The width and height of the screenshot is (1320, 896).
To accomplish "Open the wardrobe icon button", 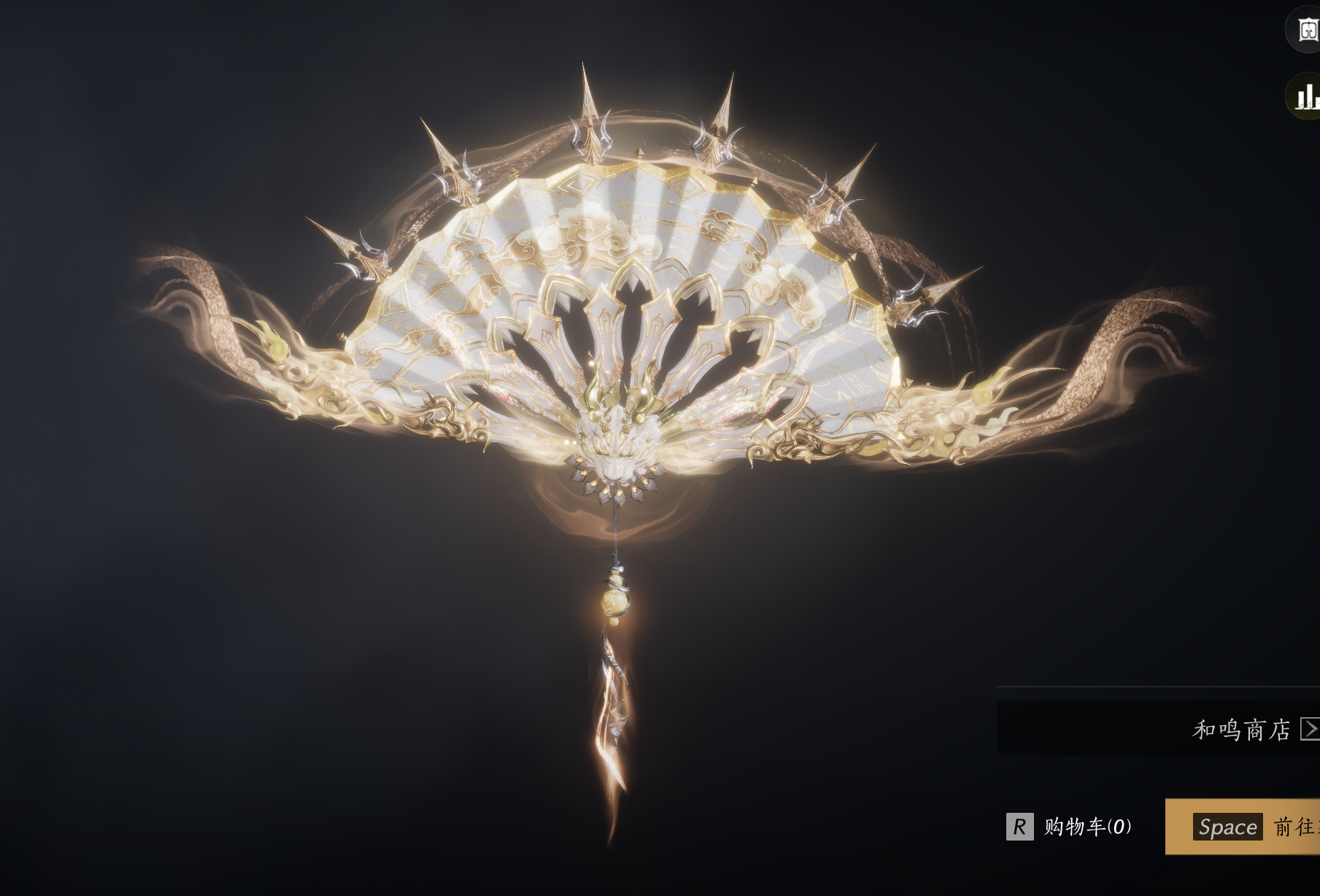I will [1306, 30].
